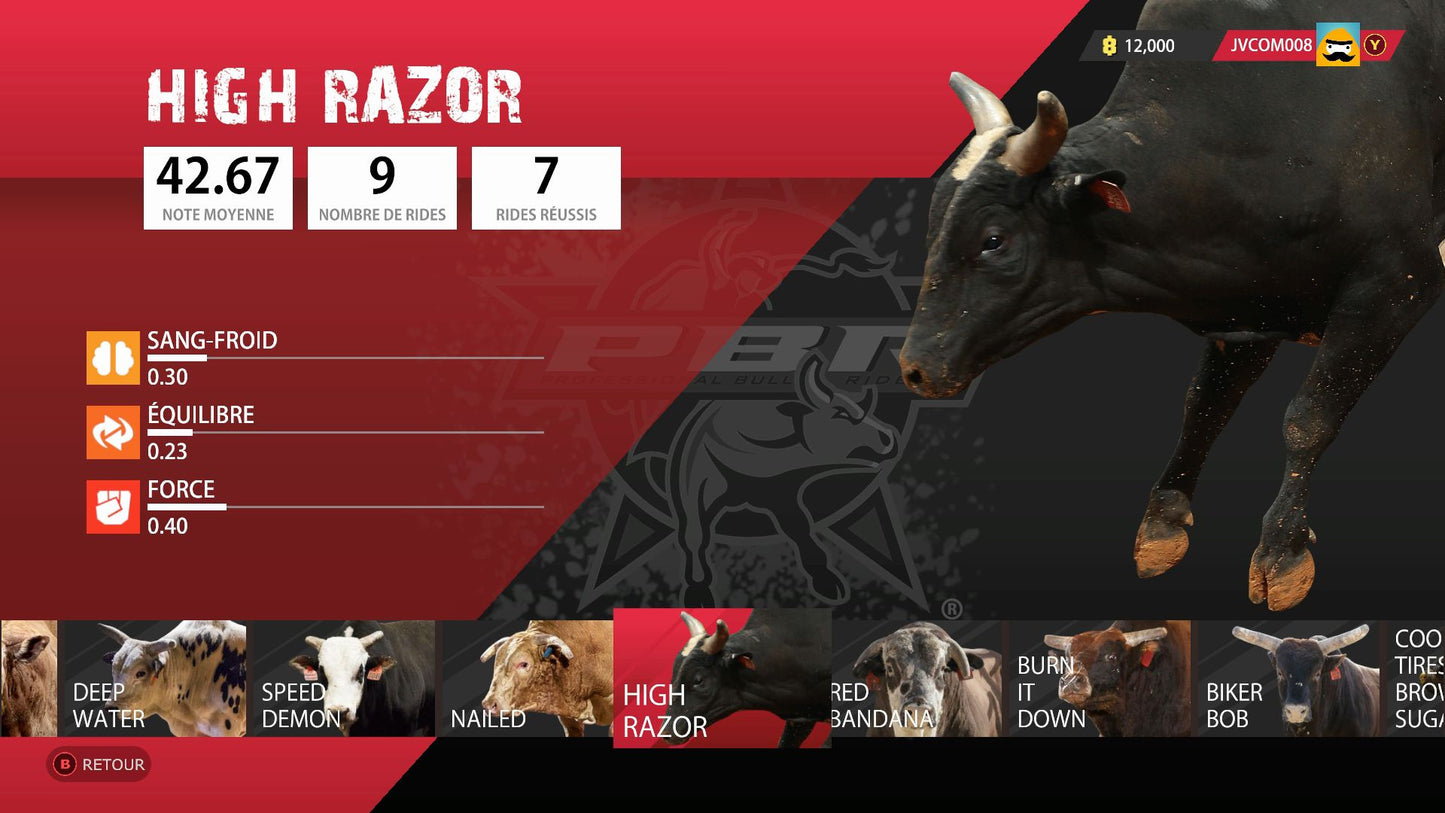Choose the Speed Demon bull
Image resolution: width=1445 pixels, height=813 pixels.
coord(343,679)
